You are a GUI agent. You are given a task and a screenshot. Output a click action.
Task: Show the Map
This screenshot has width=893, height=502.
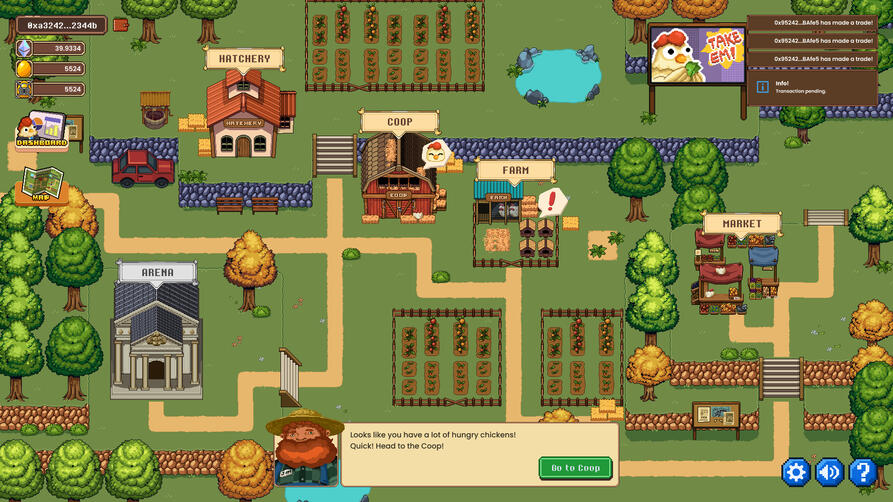(x=42, y=185)
